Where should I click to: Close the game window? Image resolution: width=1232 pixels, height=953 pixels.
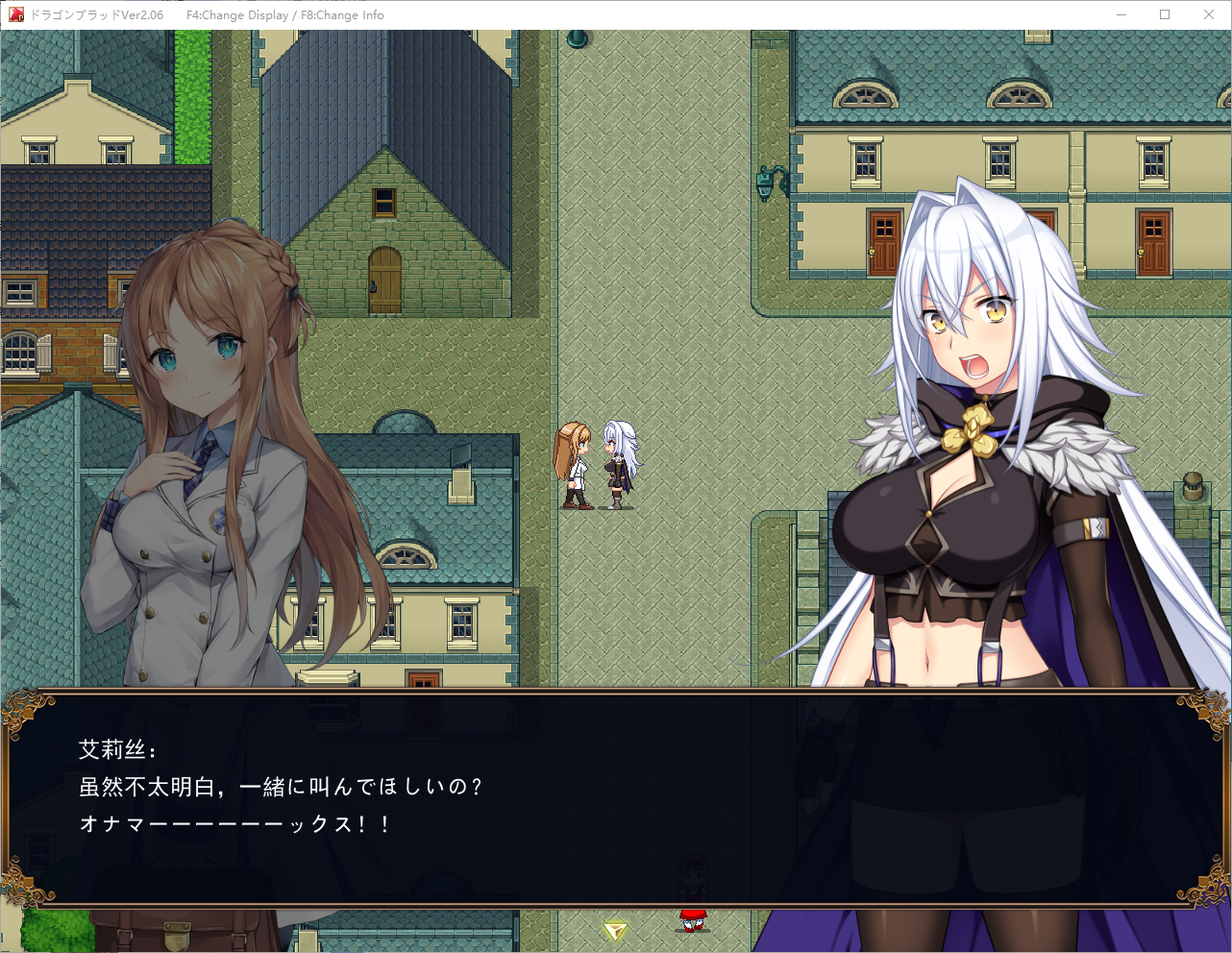(1209, 14)
